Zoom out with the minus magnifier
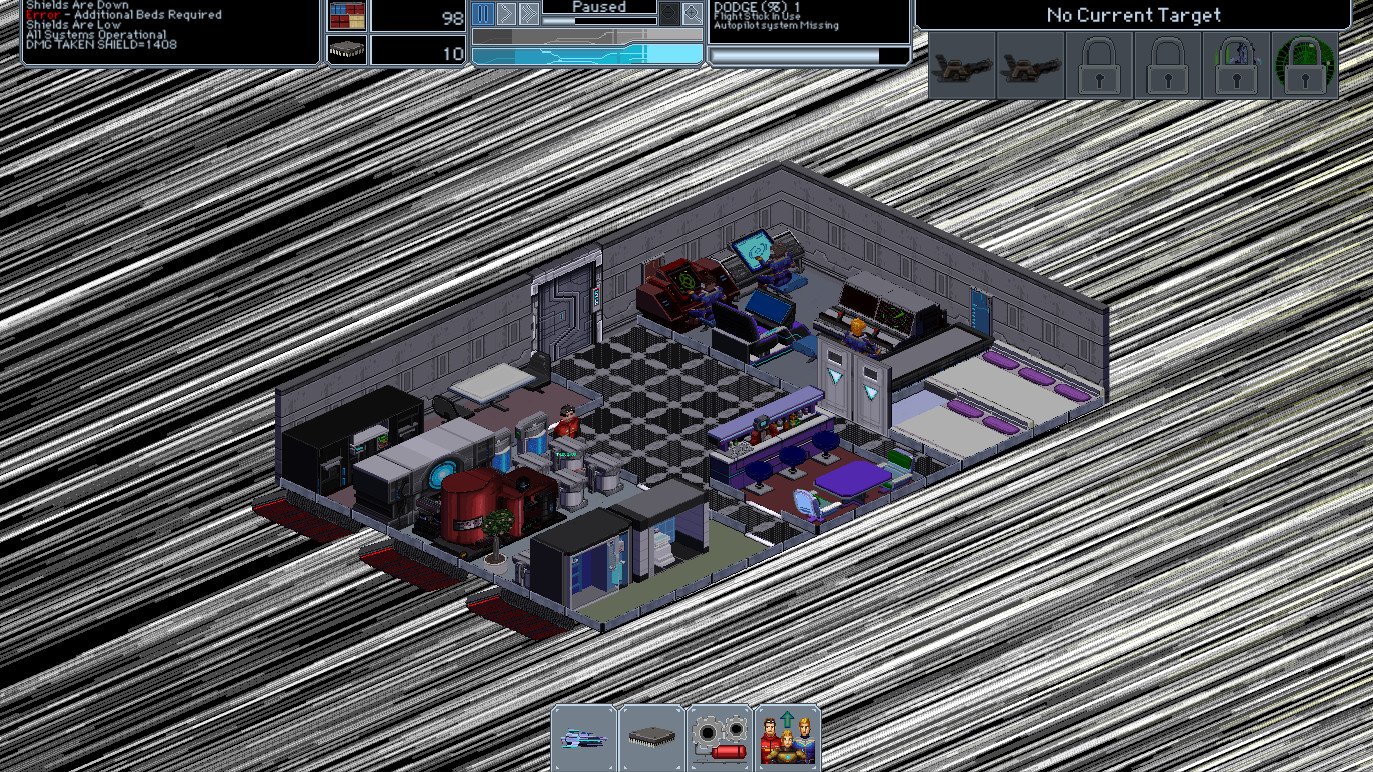 (669, 14)
